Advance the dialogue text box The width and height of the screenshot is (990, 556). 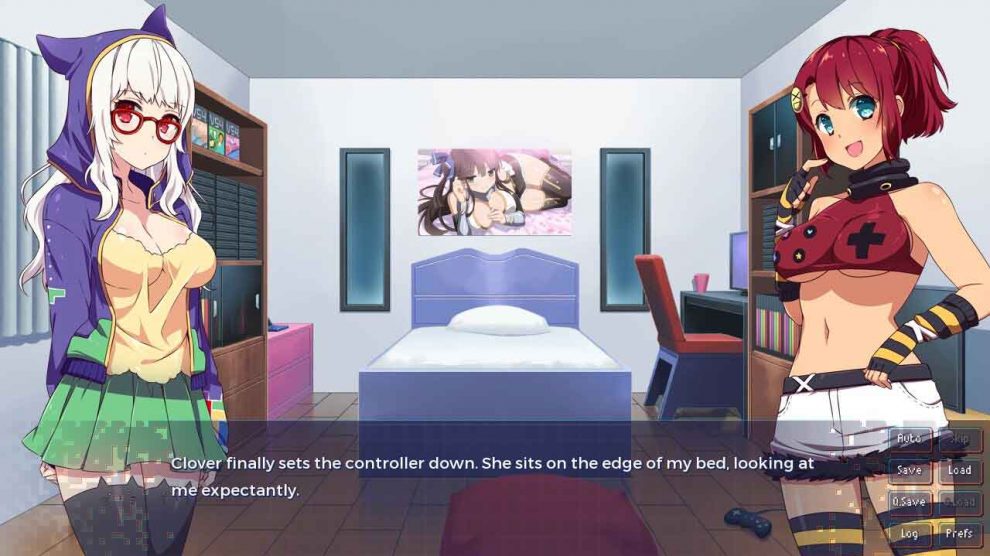click(500, 477)
